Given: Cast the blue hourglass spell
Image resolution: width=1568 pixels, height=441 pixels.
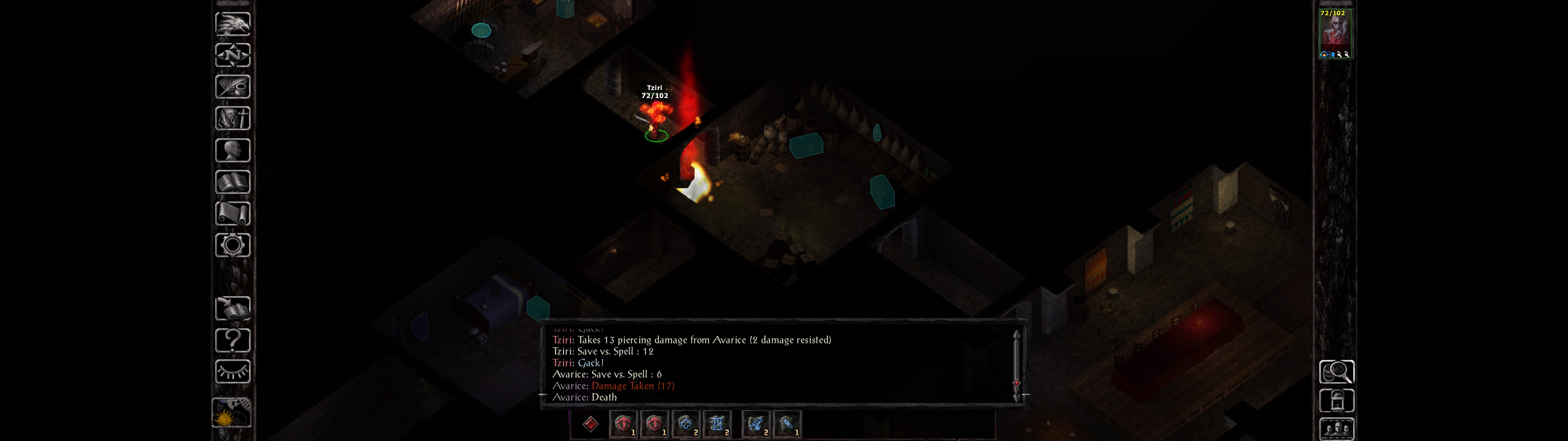Looking at the screenshot, I should coord(716,424).
